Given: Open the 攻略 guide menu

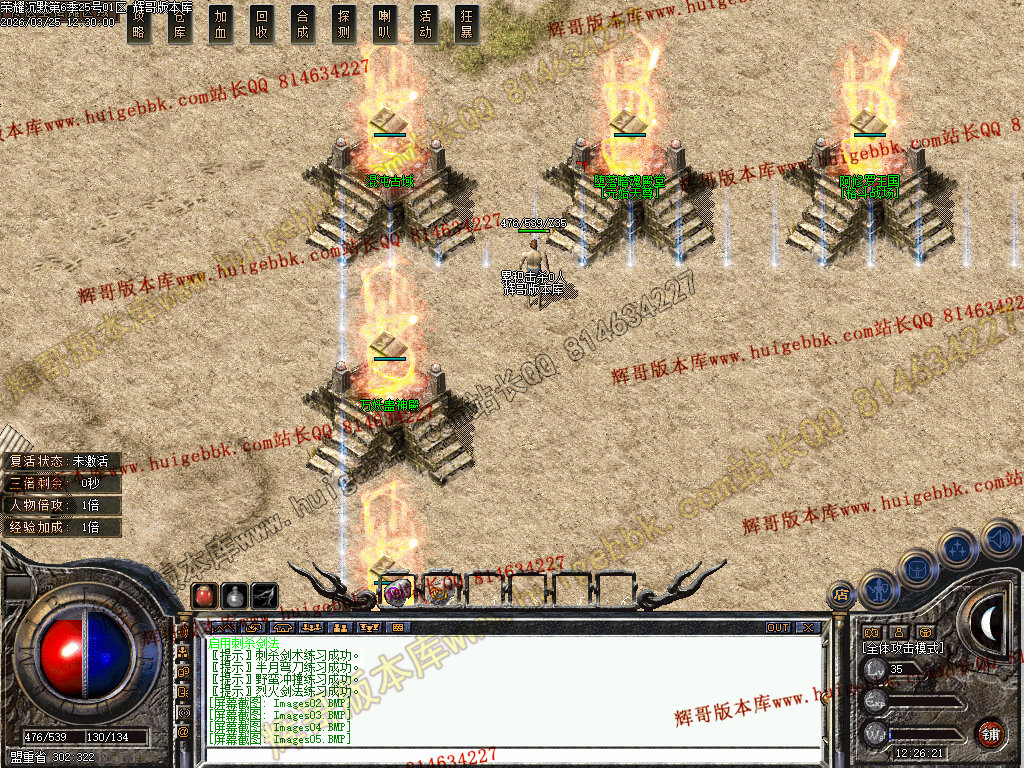Looking at the screenshot, I should (x=139, y=24).
